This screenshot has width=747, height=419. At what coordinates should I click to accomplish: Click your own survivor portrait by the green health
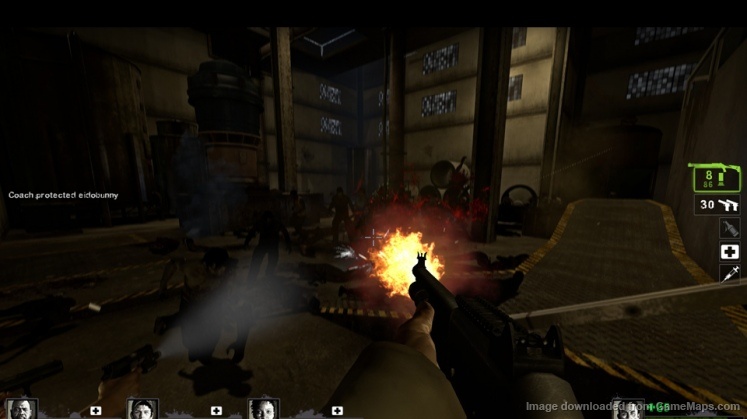tap(627, 408)
